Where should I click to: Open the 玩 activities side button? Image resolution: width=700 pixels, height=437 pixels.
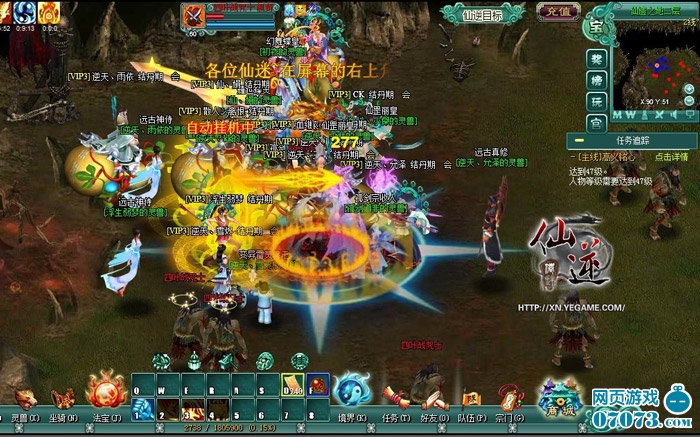596,102
